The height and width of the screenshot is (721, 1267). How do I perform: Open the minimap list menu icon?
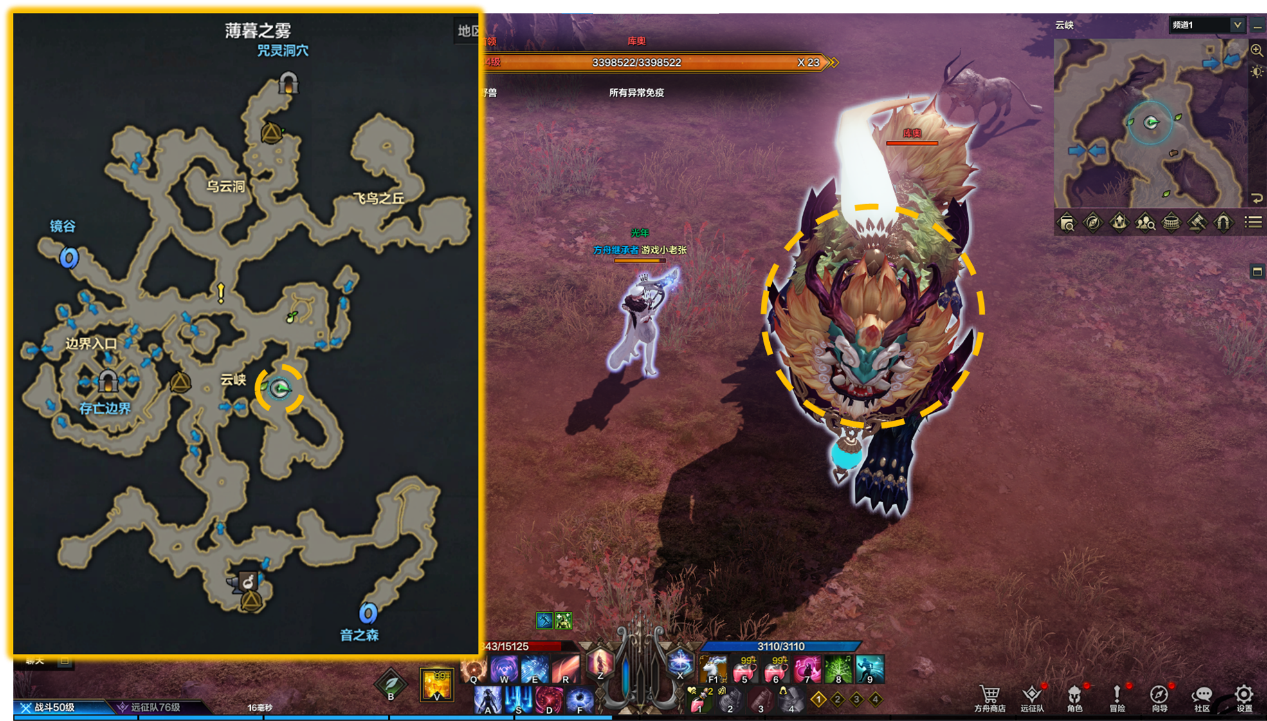(1252, 222)
